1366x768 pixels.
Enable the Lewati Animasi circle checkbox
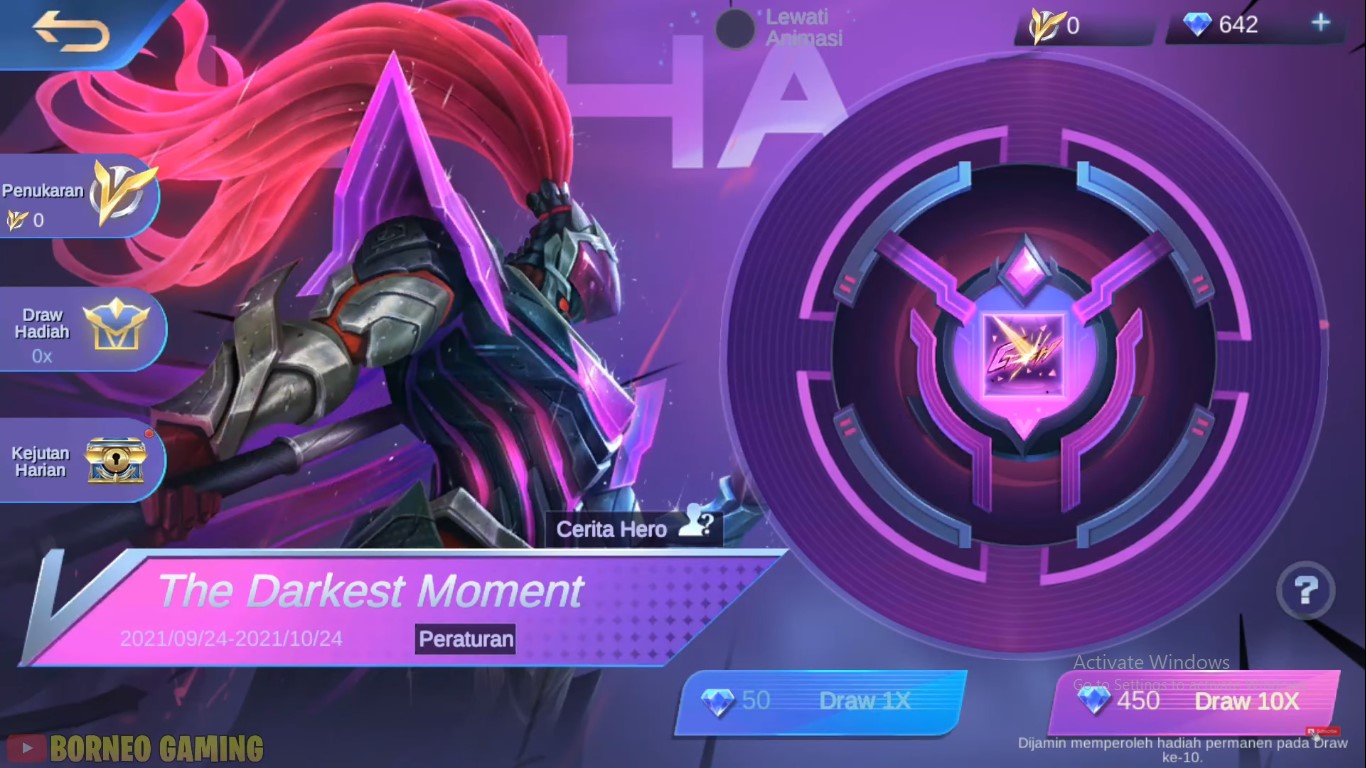735,29
